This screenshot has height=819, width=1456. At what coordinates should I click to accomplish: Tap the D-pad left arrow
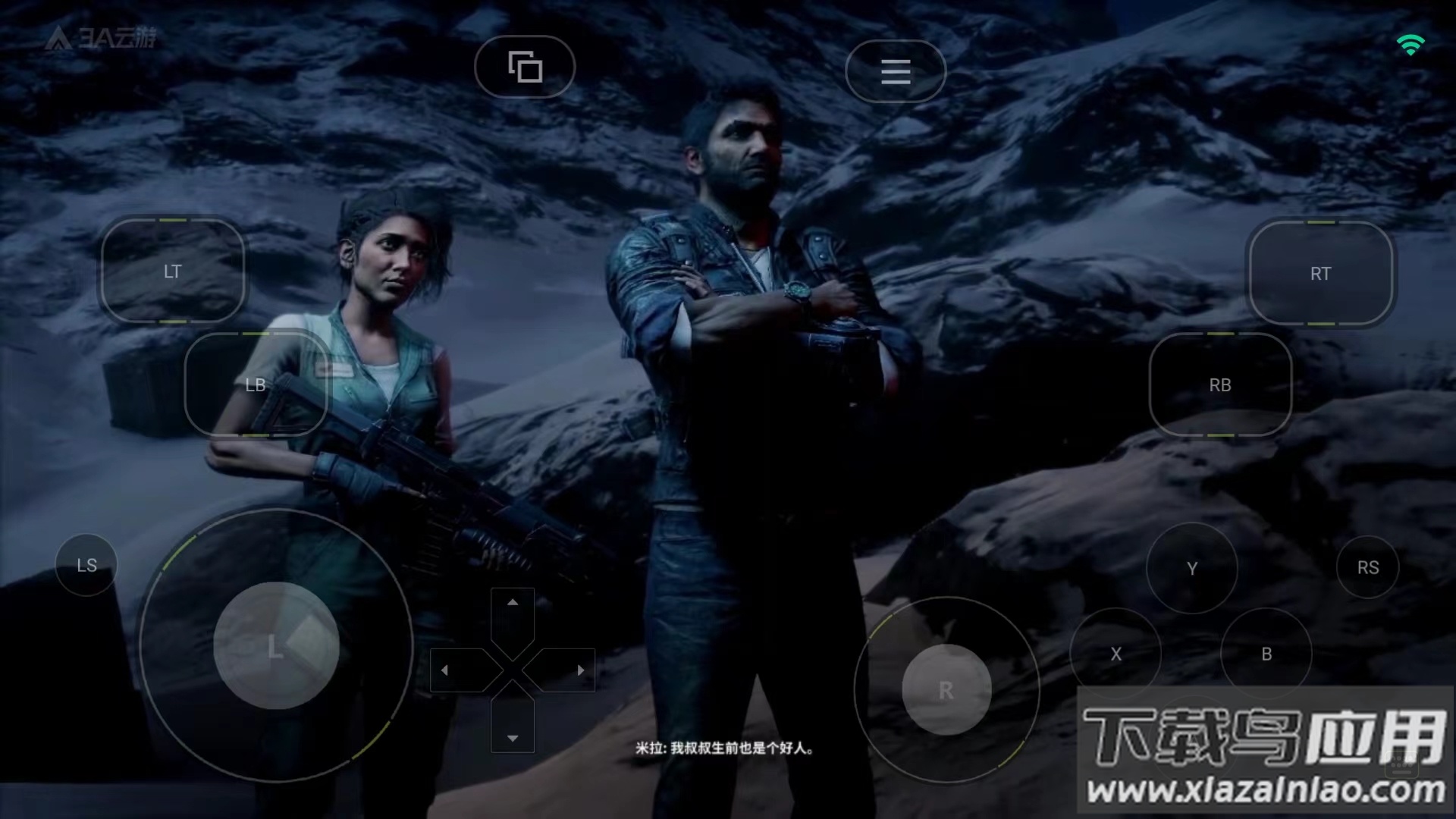445,670
